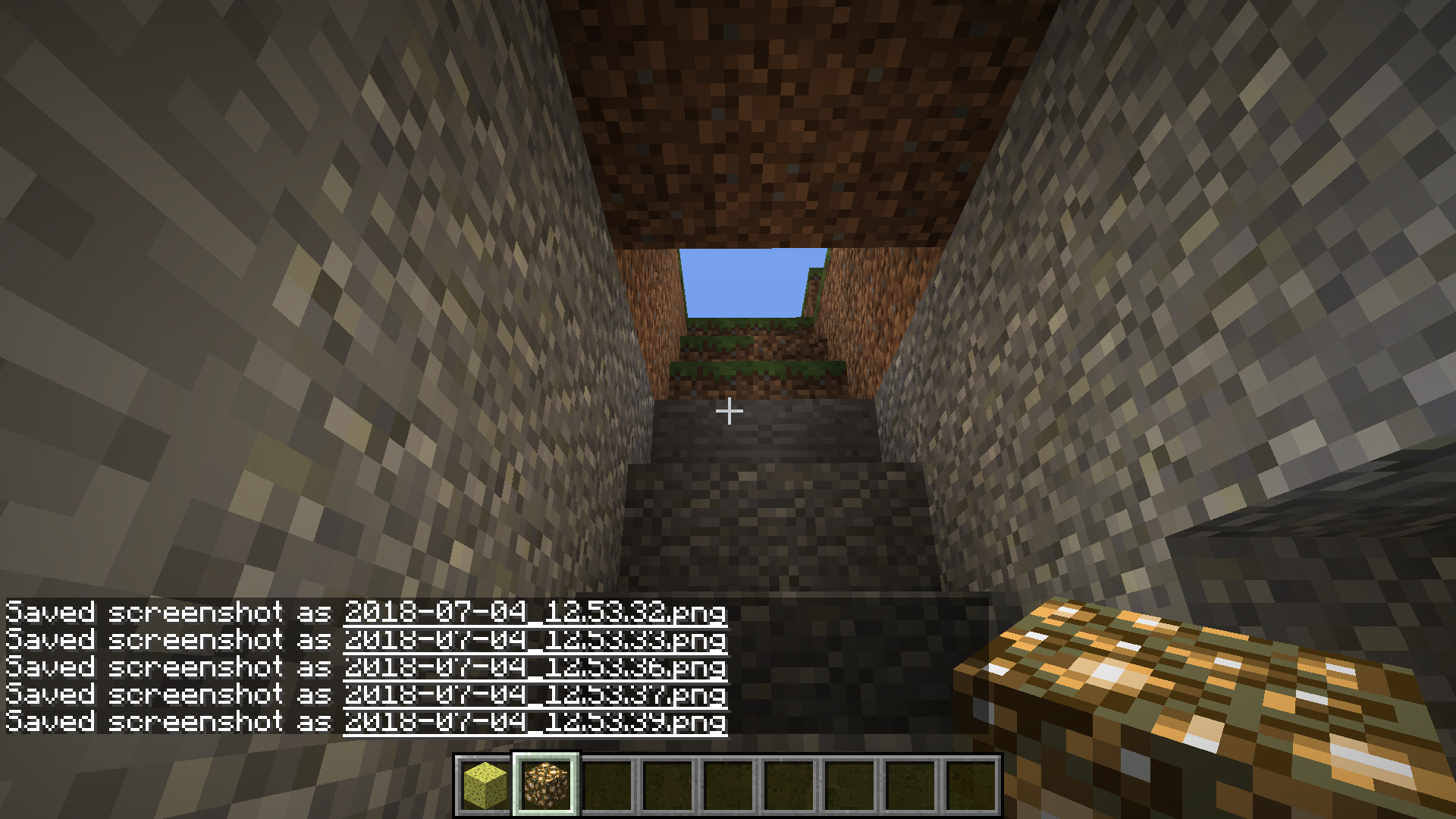Viewport: 1456px width, 819px height.
Task: Open the 2018-07-04_12.53.36.png screenshot link
Action: coord(535,667)
